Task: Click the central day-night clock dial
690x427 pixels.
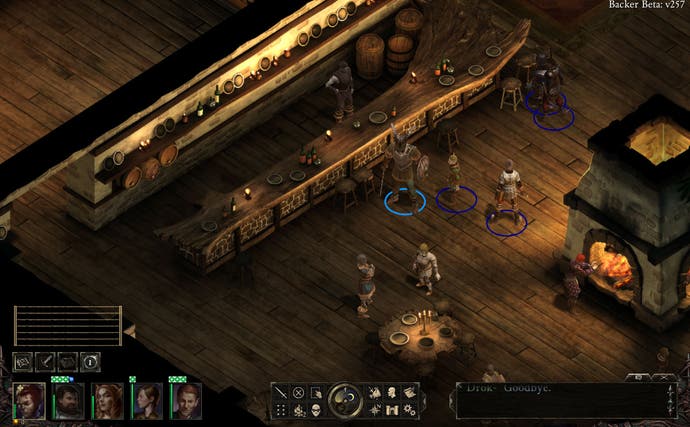Action: point(345,400)
